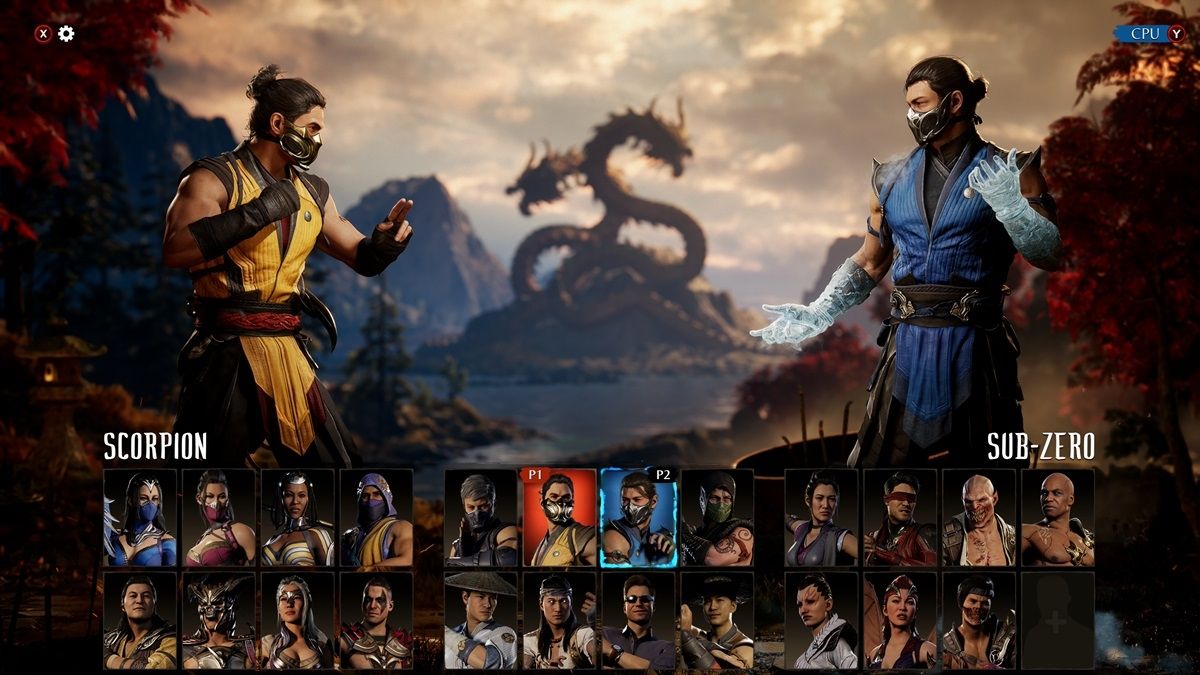This screenshot has height=675, width=1200.
Task: Choose Shang Tsung's portrait
Action: coord(140,620)
